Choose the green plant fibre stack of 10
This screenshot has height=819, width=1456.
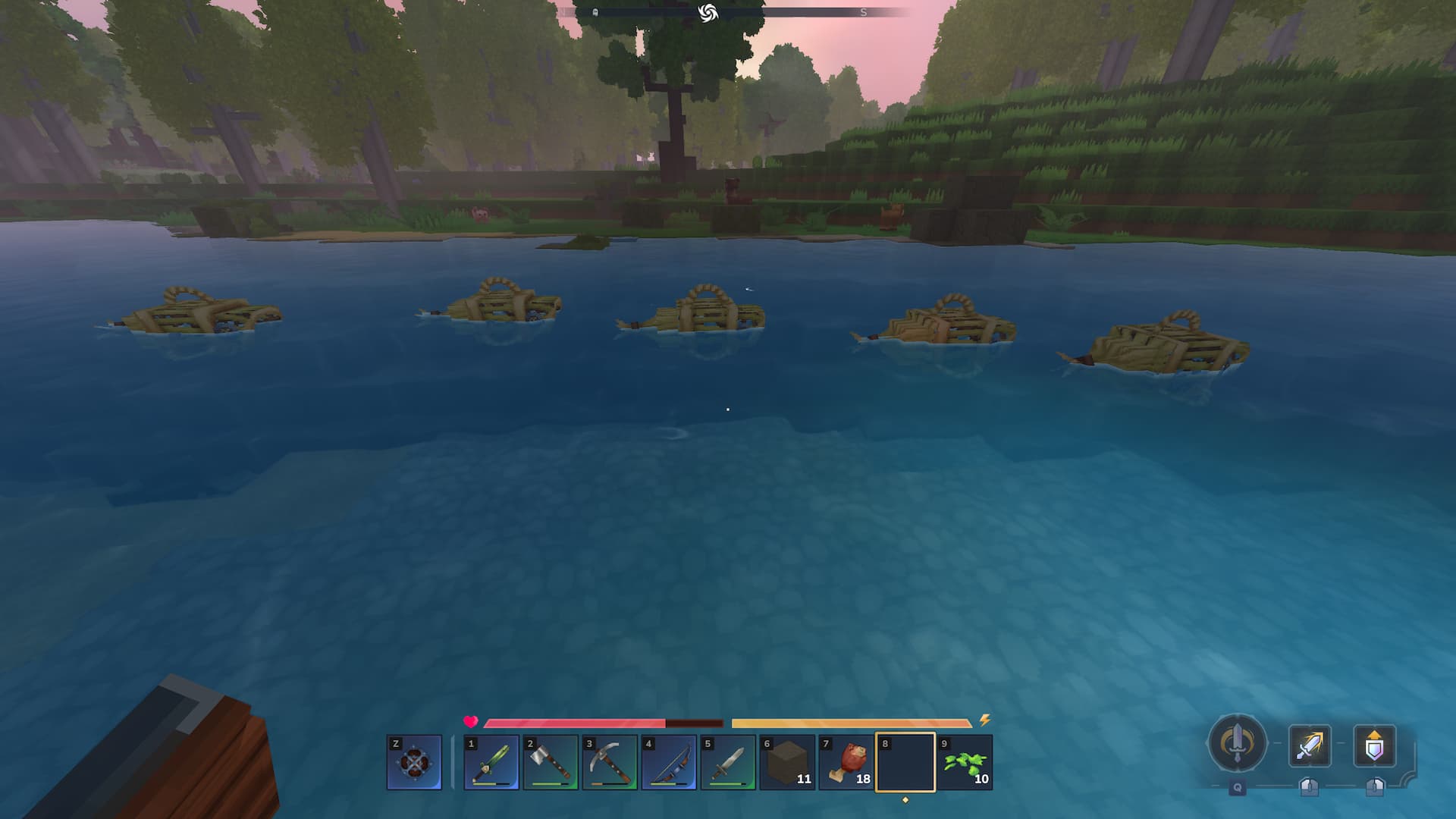tap(965, 762)
